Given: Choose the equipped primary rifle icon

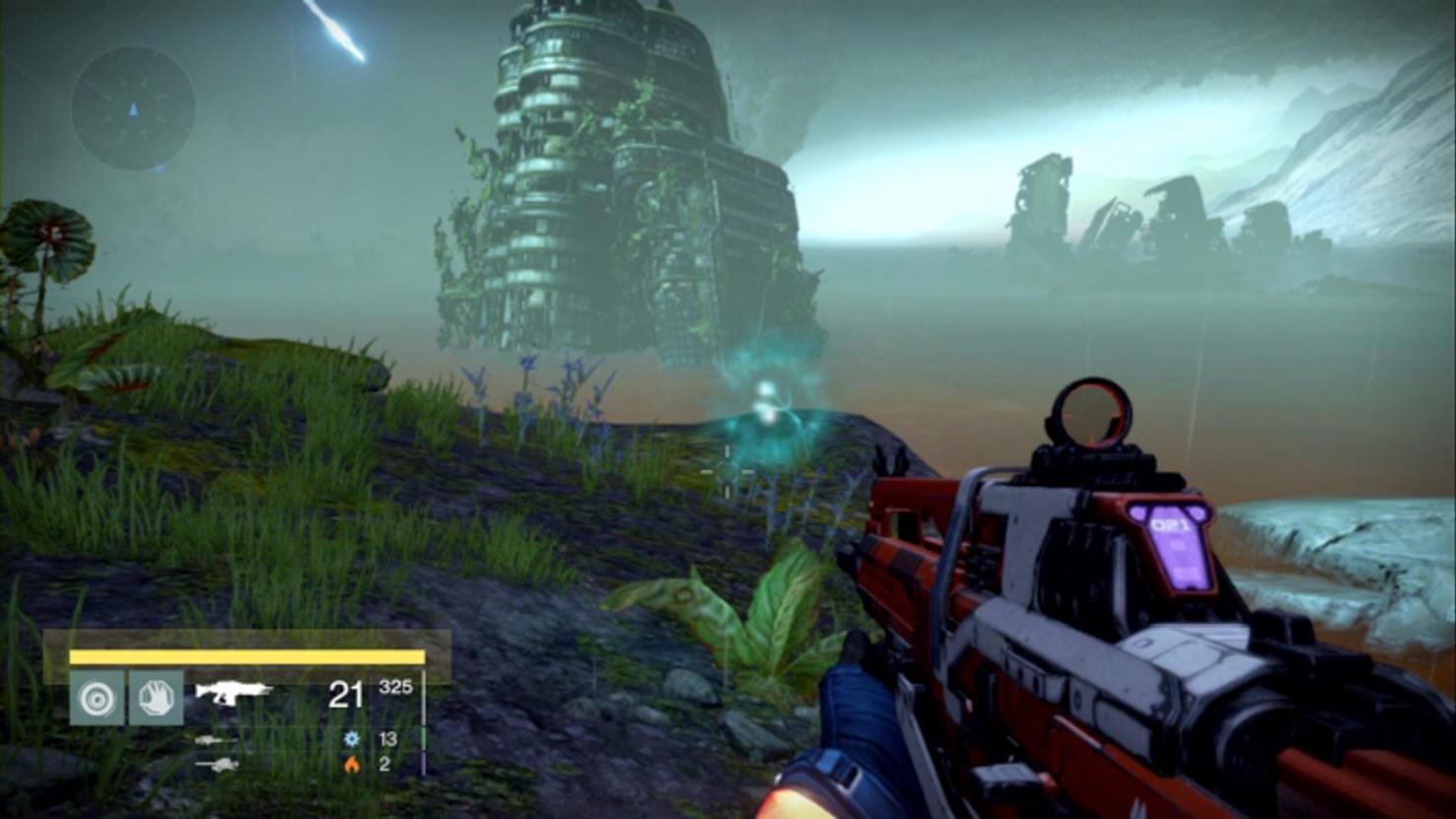Looking at the screenshot, I should pos(234,693).
